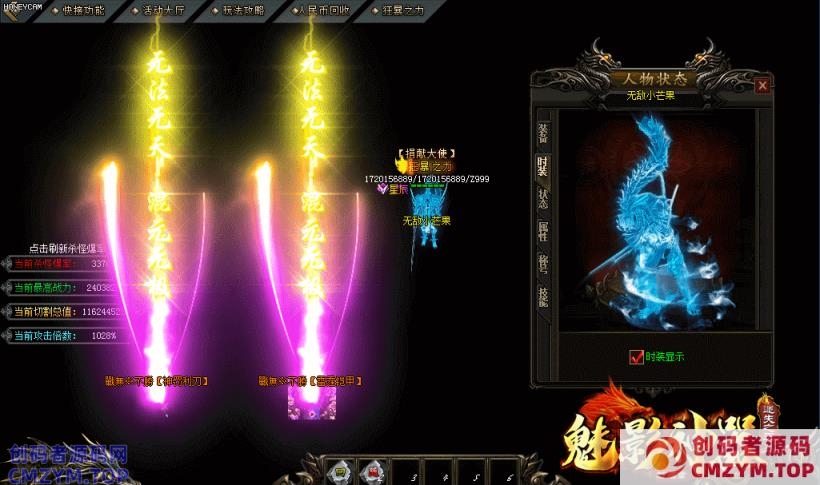The width and height of the screenshot is (820, 485).
Task: Show the 属性 attributes tab
Action: coord(542,232)
